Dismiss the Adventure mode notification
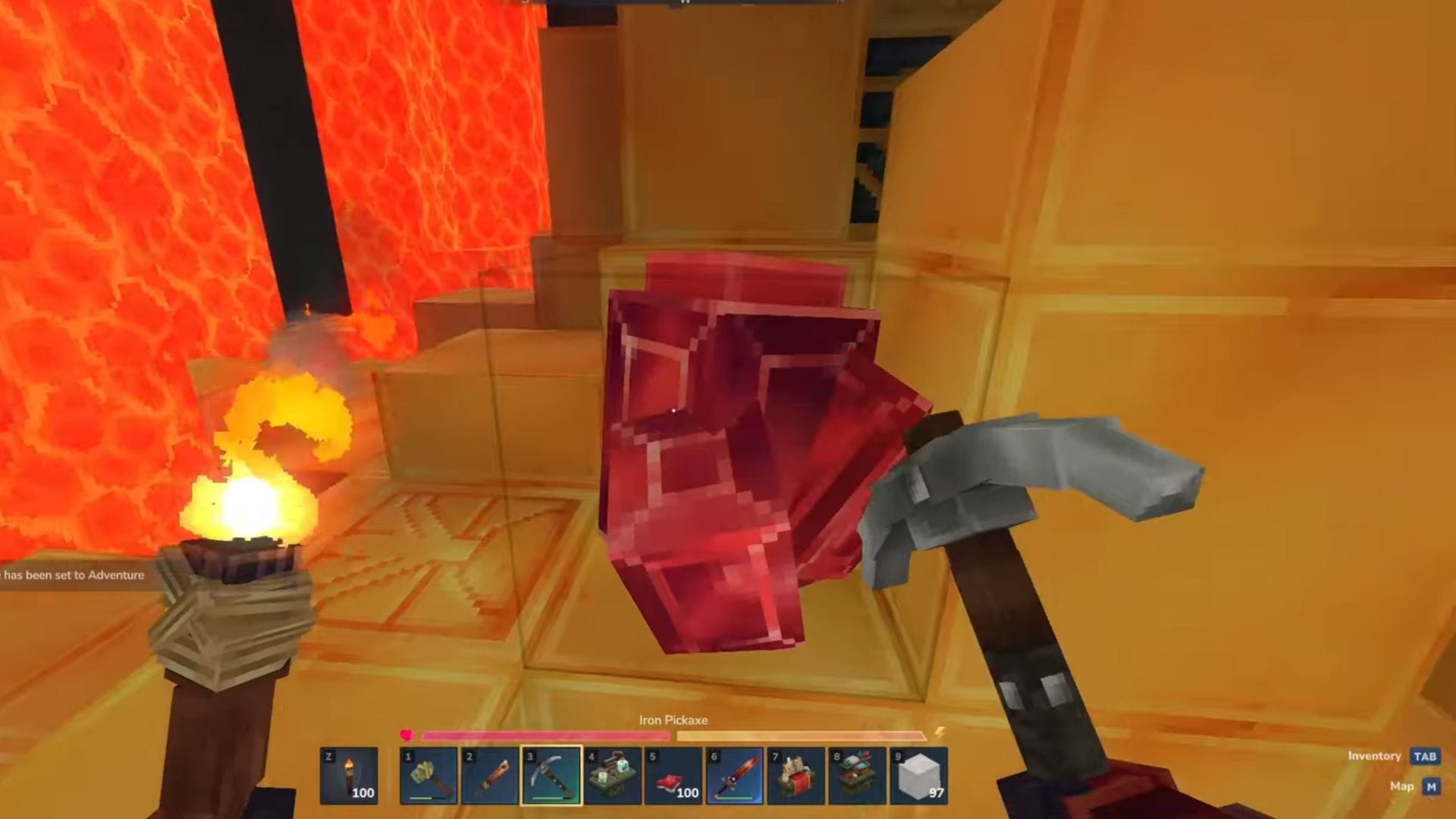The height and width of the screenshot is (819, 1456). 72,575
